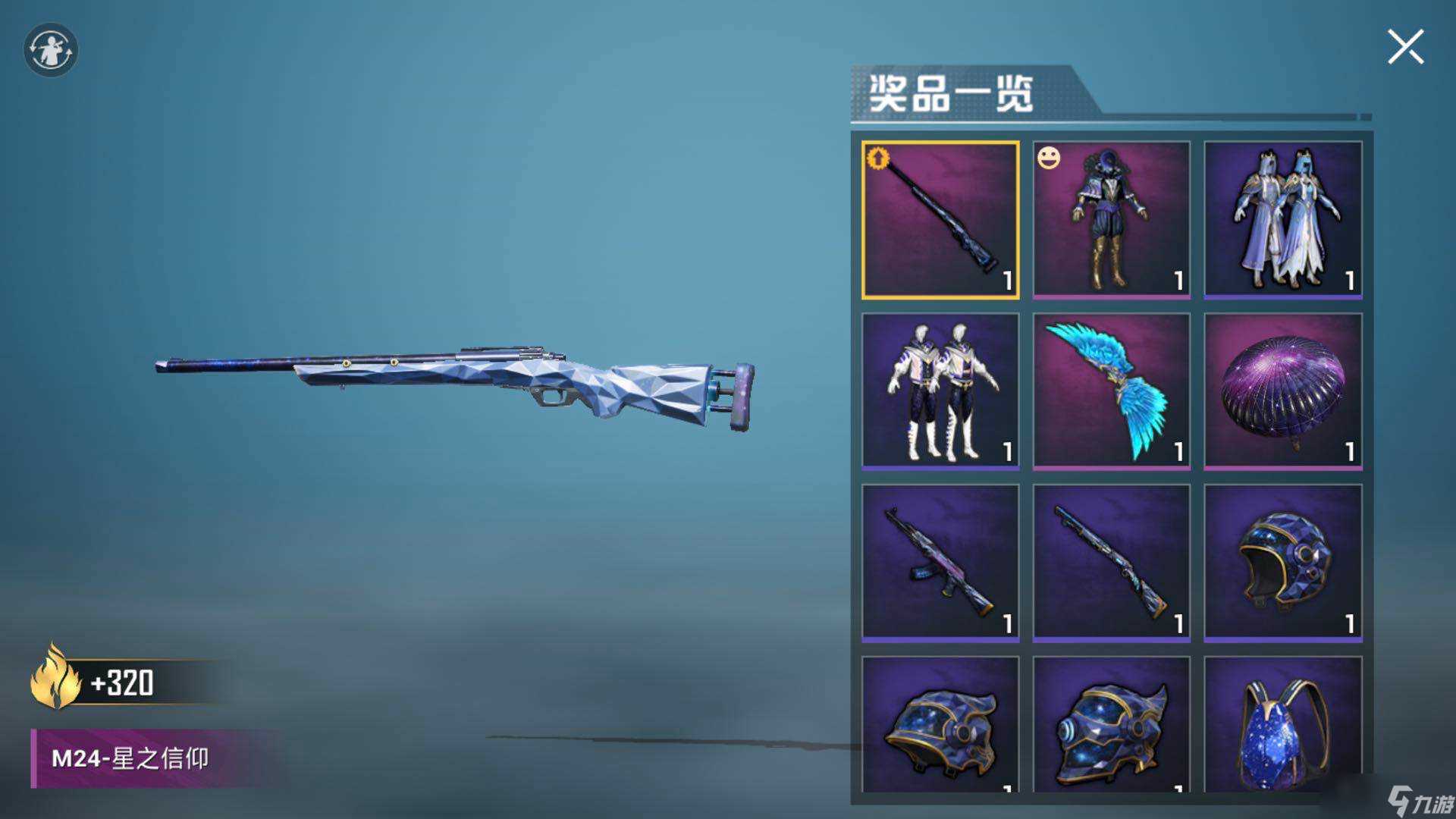Choose the bottom-row helmet with side goggles
The width and height of the screenshot is (1456, 819).
pyautogui.click(x=940, y=726)
